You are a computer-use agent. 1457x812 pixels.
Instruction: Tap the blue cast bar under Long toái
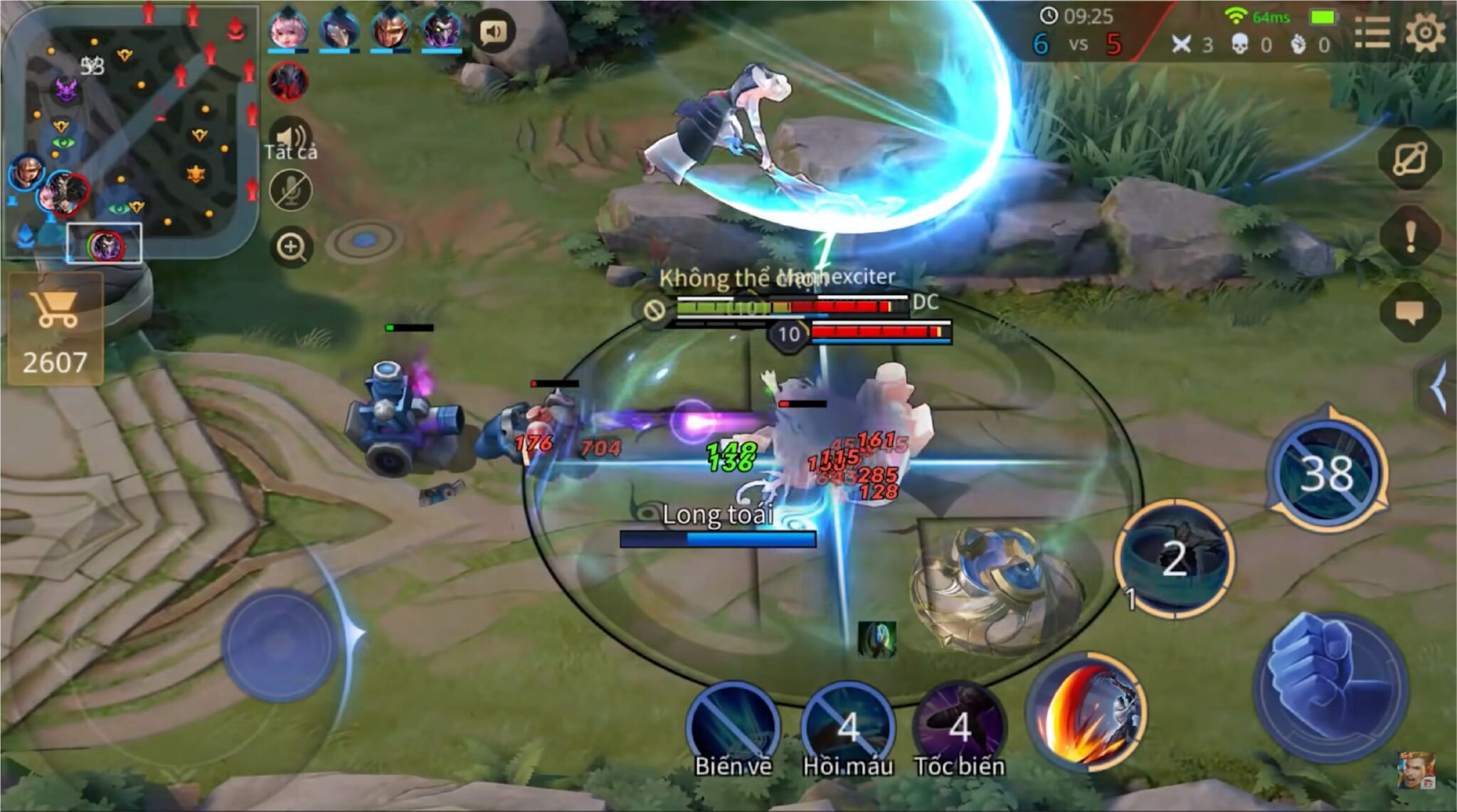click(719, 539)
